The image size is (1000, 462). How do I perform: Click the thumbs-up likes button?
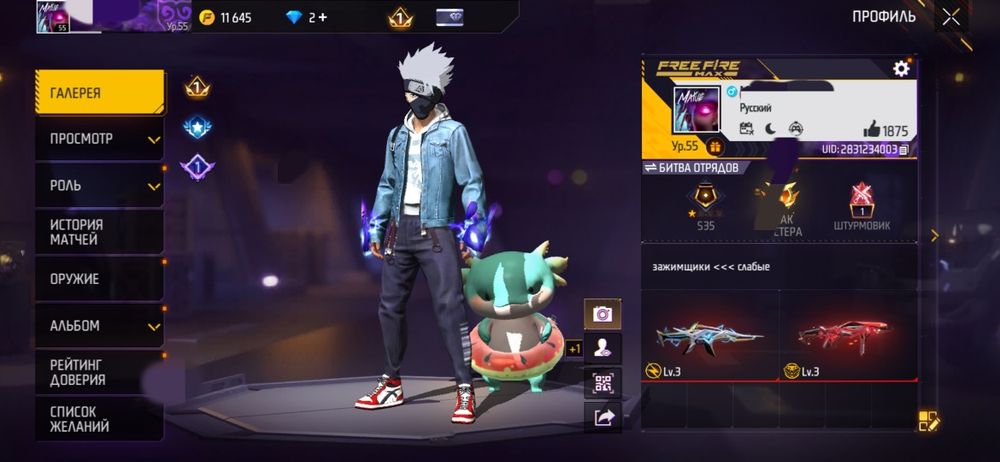tap(871, 130)
